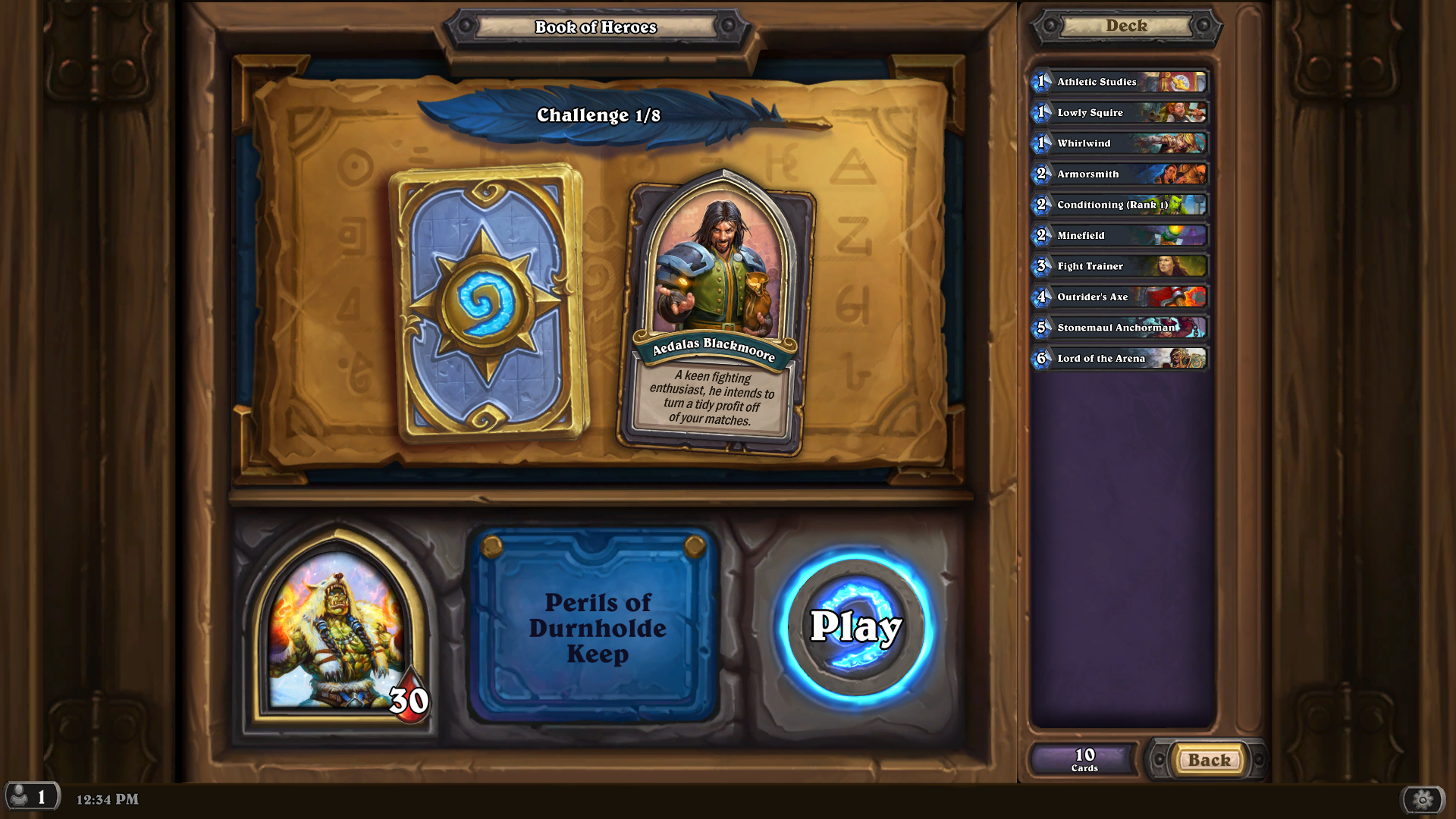Click the 10 Cards counter

(x=1084, y=759)
